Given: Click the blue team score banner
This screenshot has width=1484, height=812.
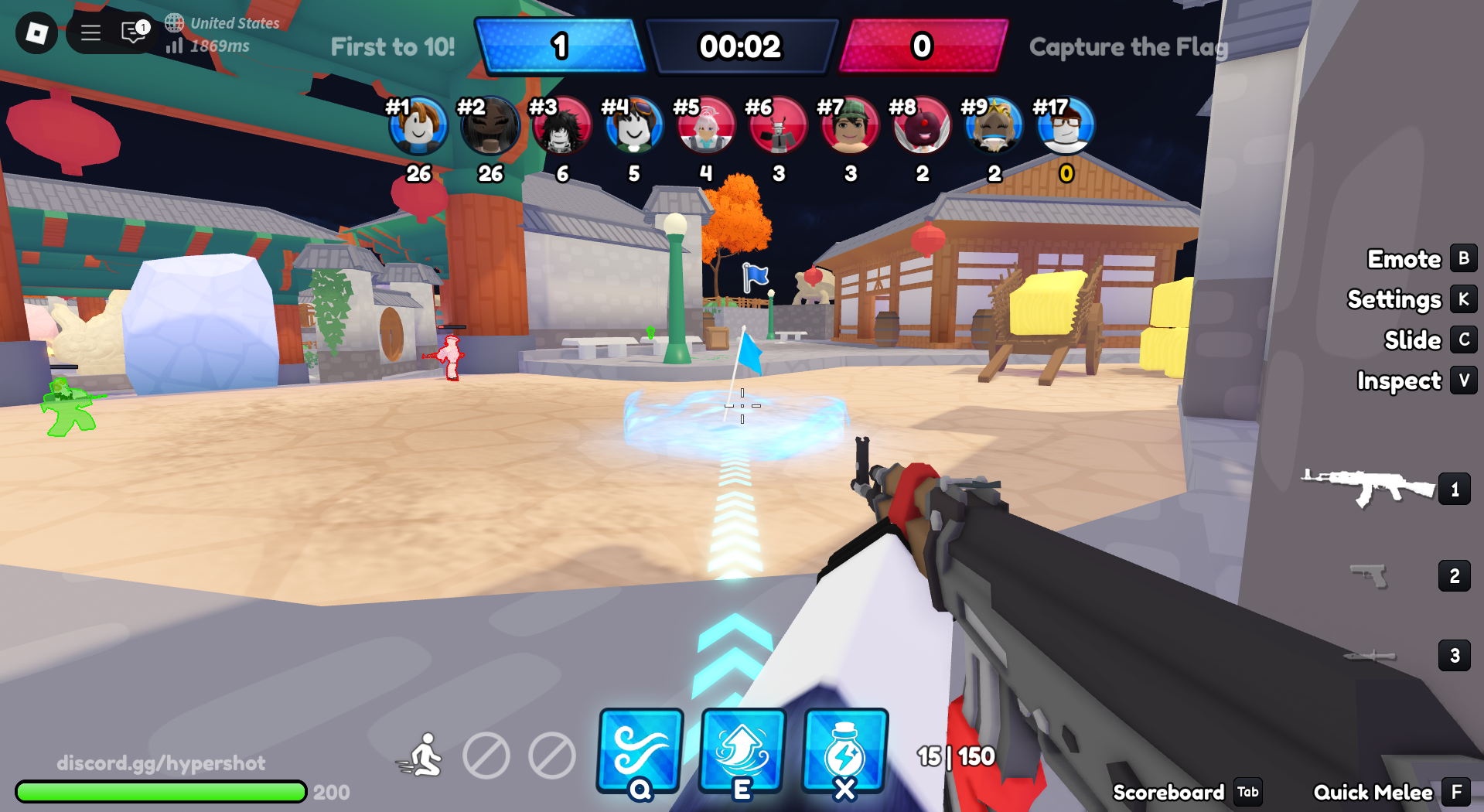Looking at the screenshot, I should click(562, 47).
